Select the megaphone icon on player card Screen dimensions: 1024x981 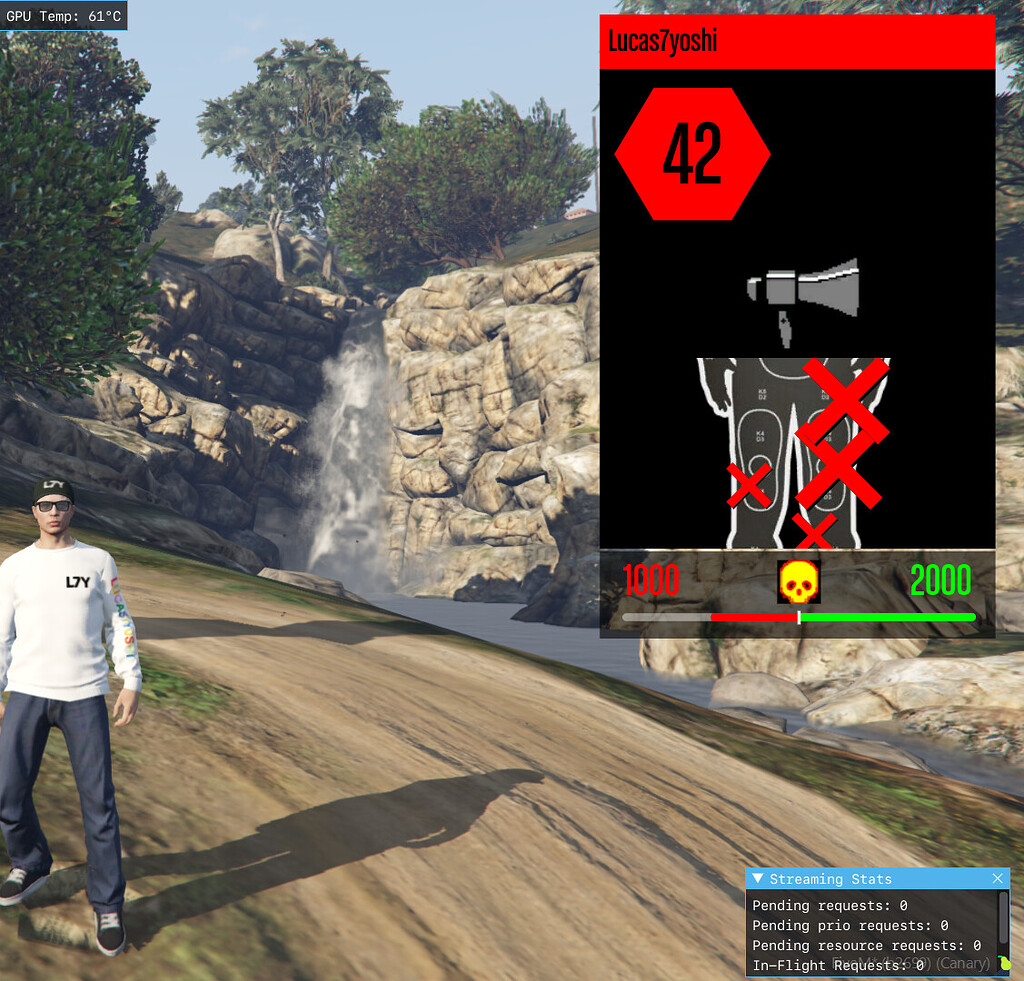pos(803,292)
